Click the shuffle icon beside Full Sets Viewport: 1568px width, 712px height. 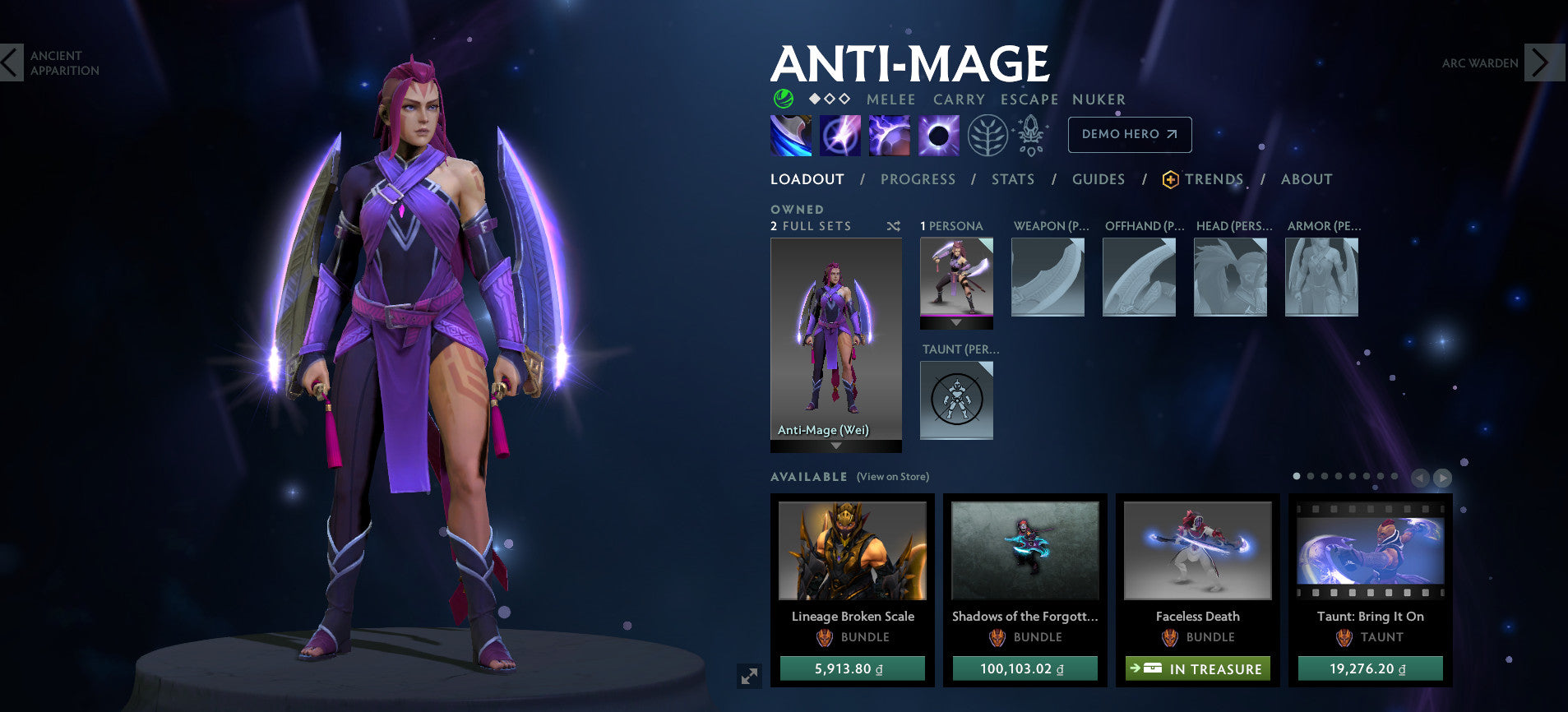point(894,225)
